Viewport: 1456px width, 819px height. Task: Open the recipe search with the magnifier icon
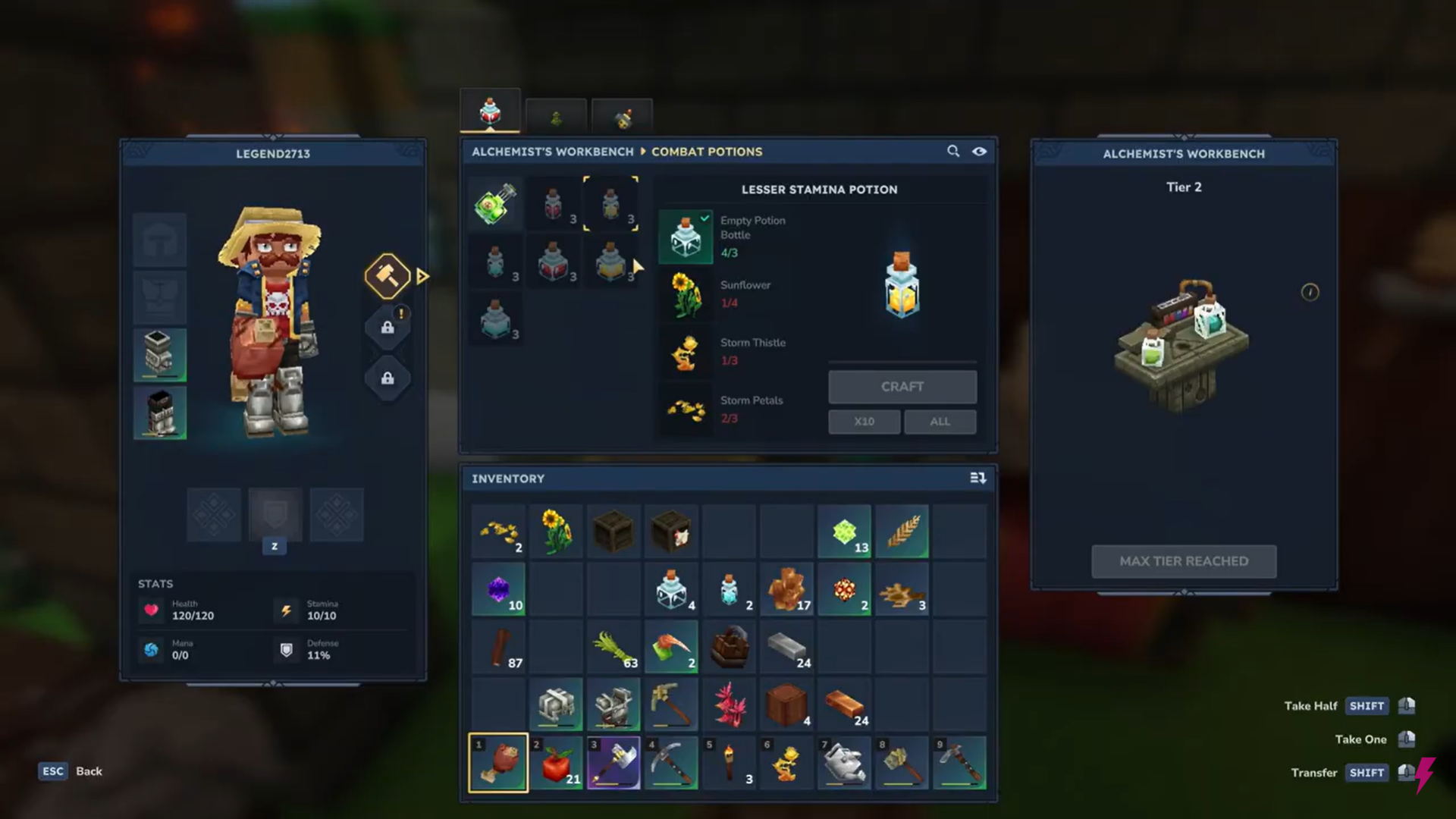click(953, 151)
